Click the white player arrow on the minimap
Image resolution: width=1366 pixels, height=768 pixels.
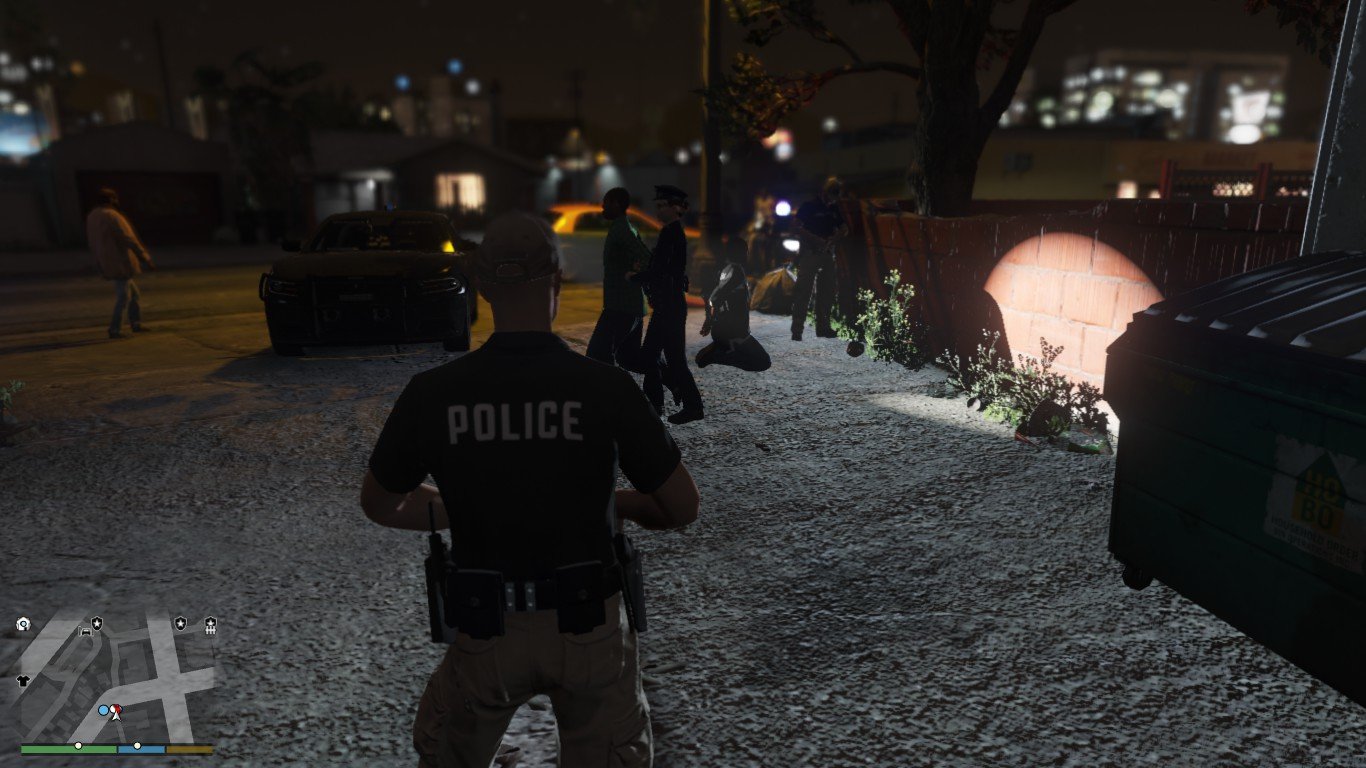[x=115, y=716]
